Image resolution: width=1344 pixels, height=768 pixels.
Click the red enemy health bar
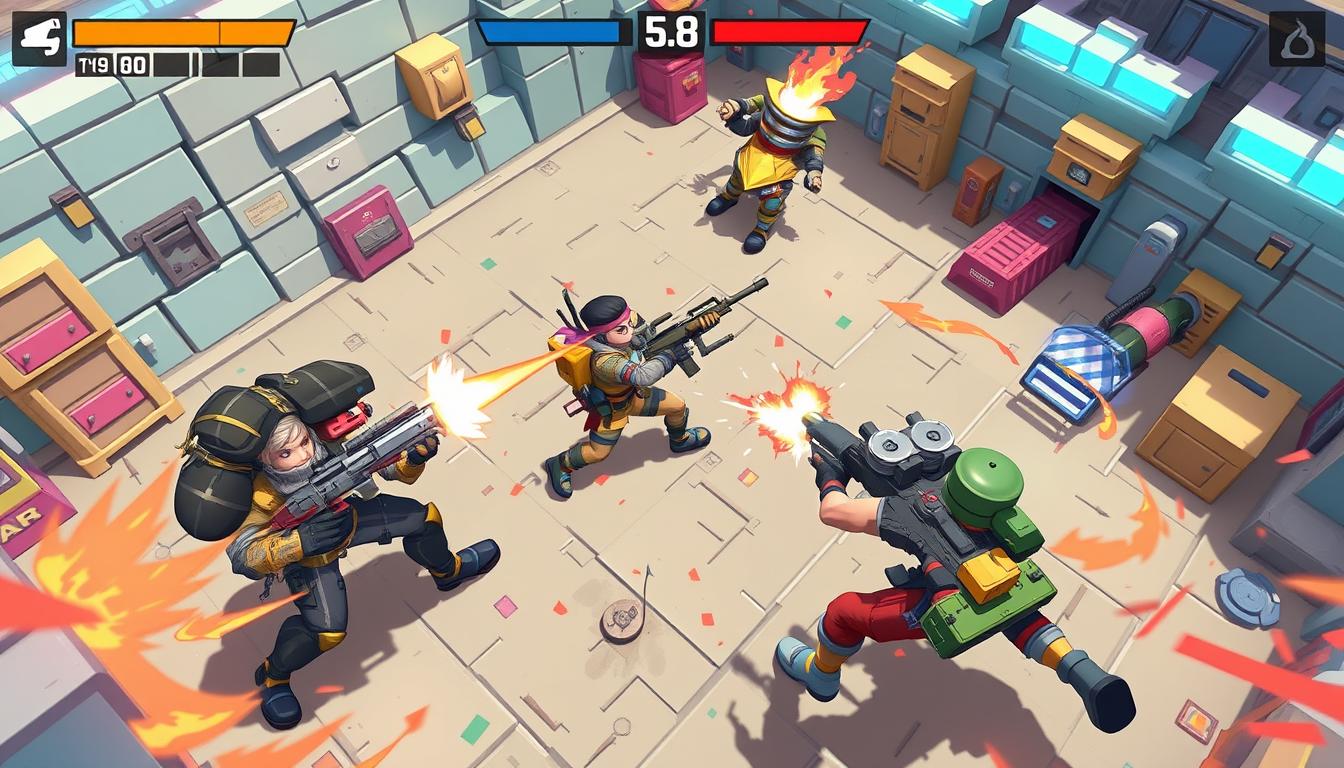(787, 32)
